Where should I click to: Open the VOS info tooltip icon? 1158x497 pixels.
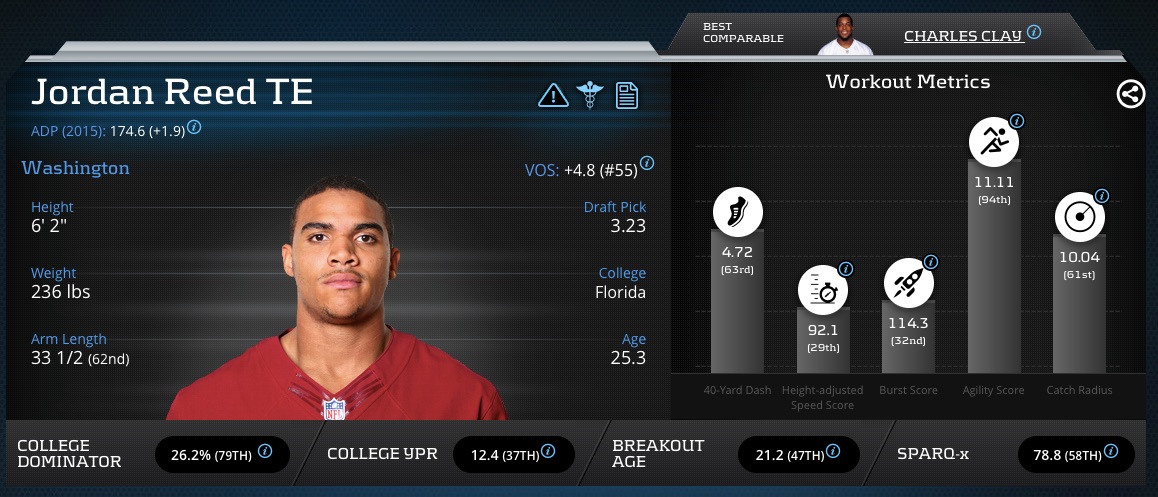647,163
